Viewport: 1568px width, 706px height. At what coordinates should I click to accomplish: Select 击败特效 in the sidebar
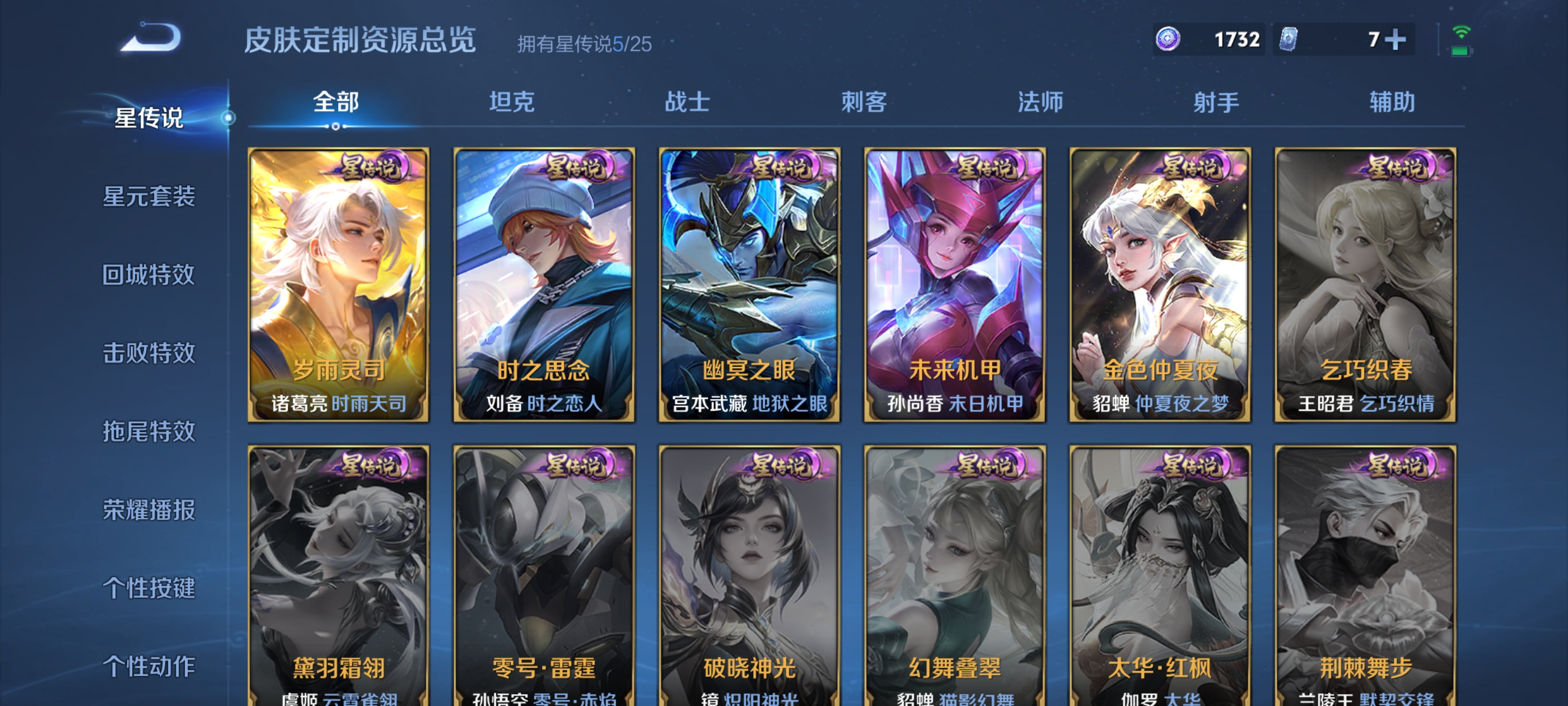pos(148,354)
